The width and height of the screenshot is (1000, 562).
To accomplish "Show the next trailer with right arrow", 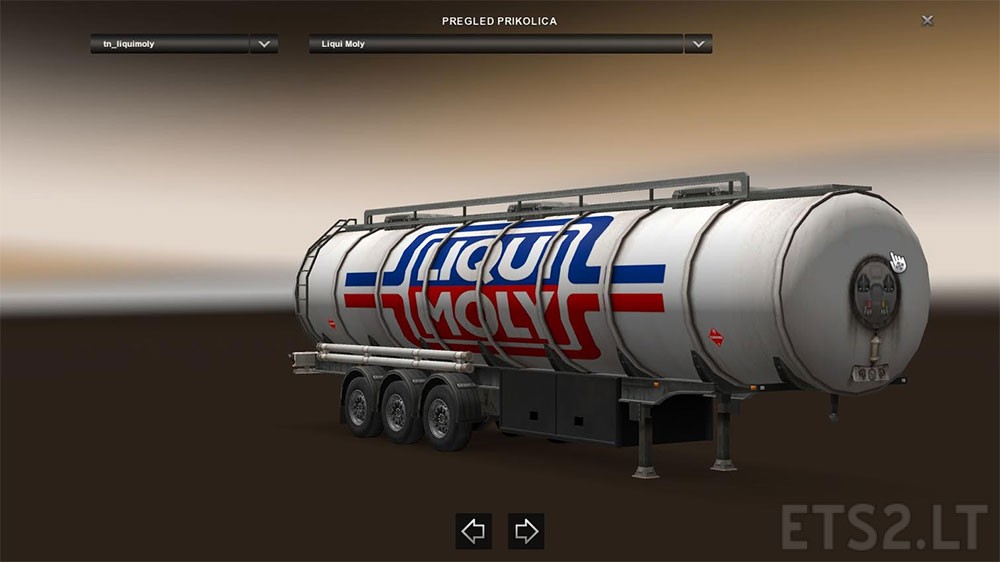I will coord(526,531).
